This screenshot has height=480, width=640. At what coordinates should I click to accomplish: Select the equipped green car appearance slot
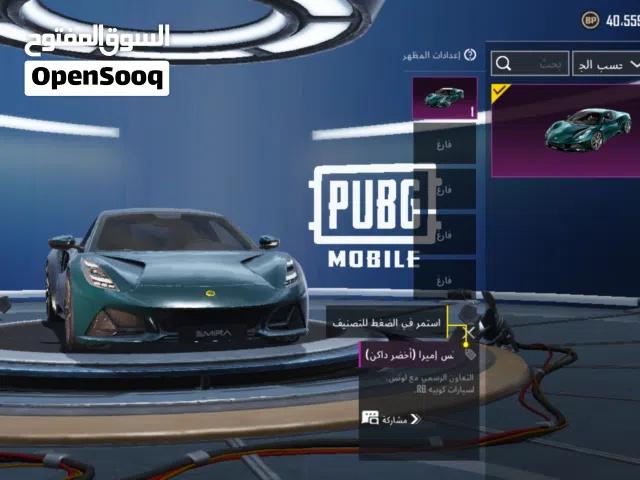click(444, 98)
